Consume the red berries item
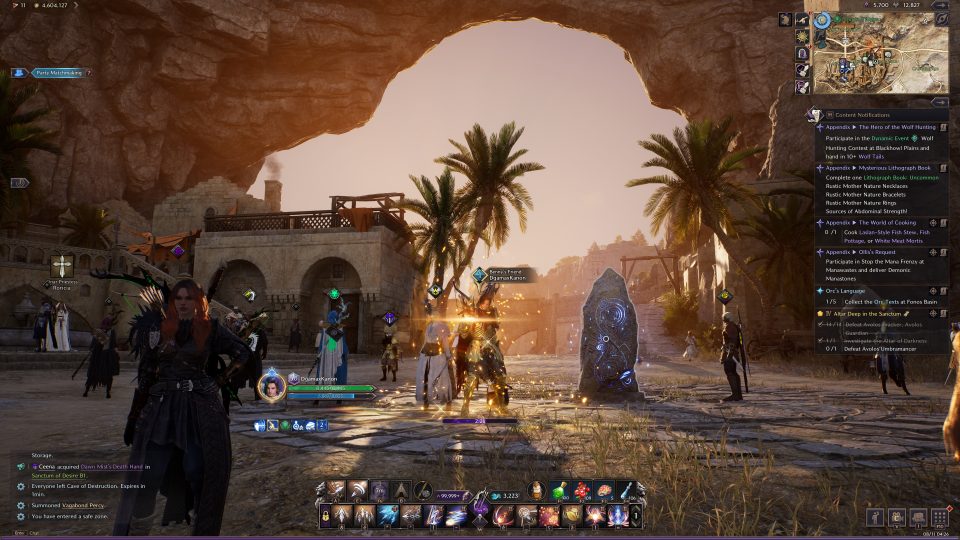 point(581,490)
